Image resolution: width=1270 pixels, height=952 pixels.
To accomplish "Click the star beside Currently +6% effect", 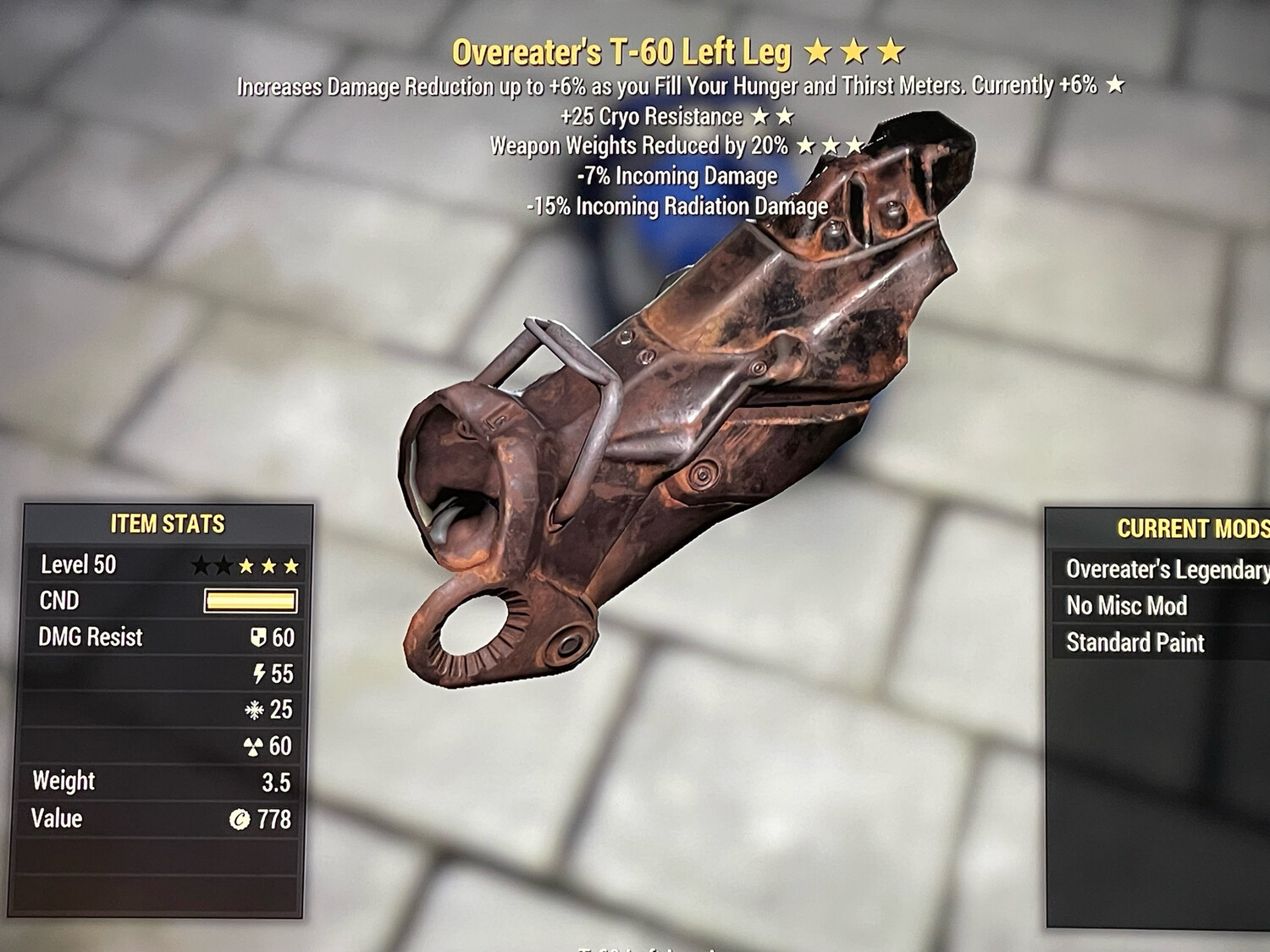I will pyautogui.click(x=1114, y=85).
